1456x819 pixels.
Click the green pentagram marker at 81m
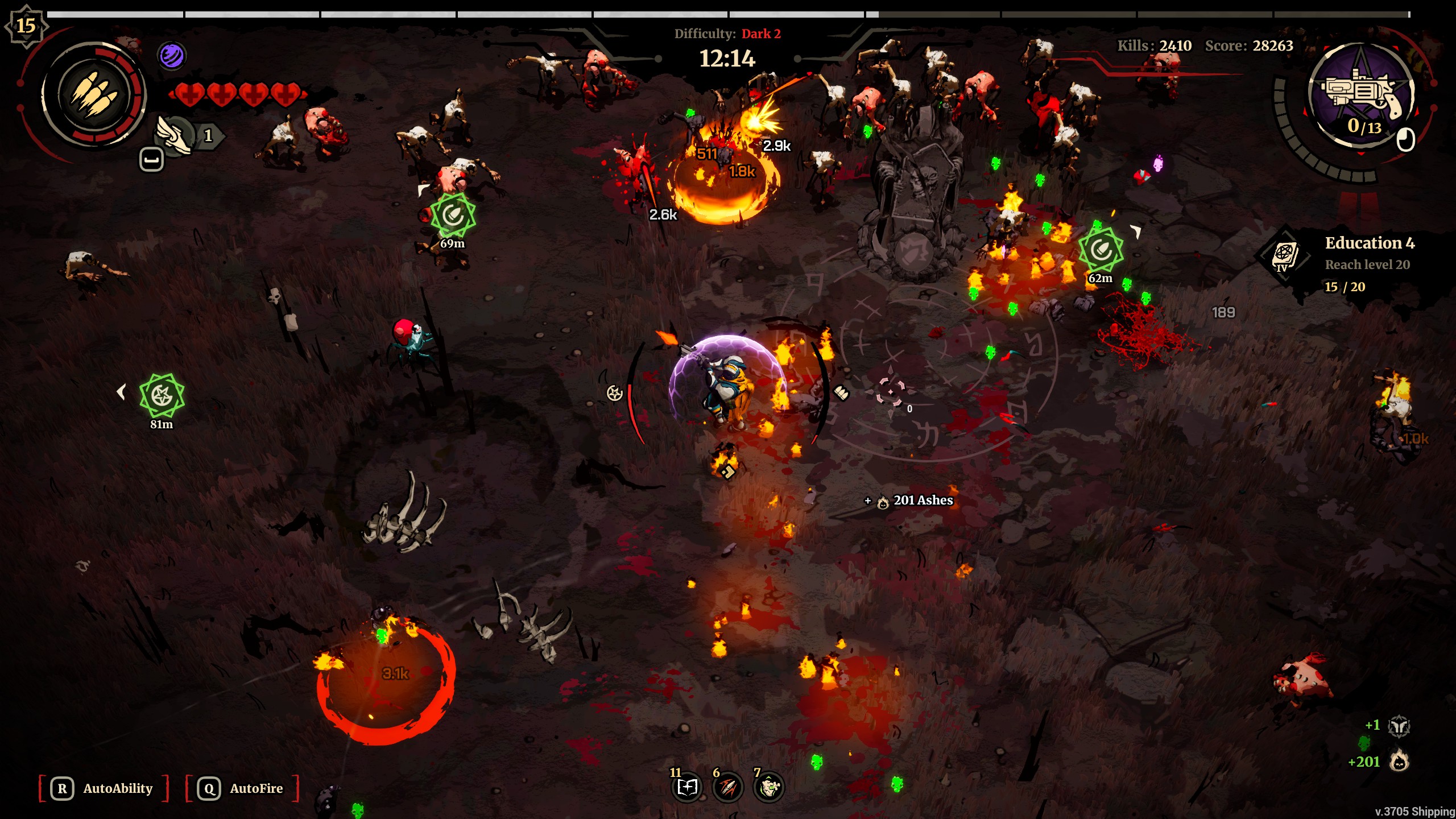click(x=162, y=395)
